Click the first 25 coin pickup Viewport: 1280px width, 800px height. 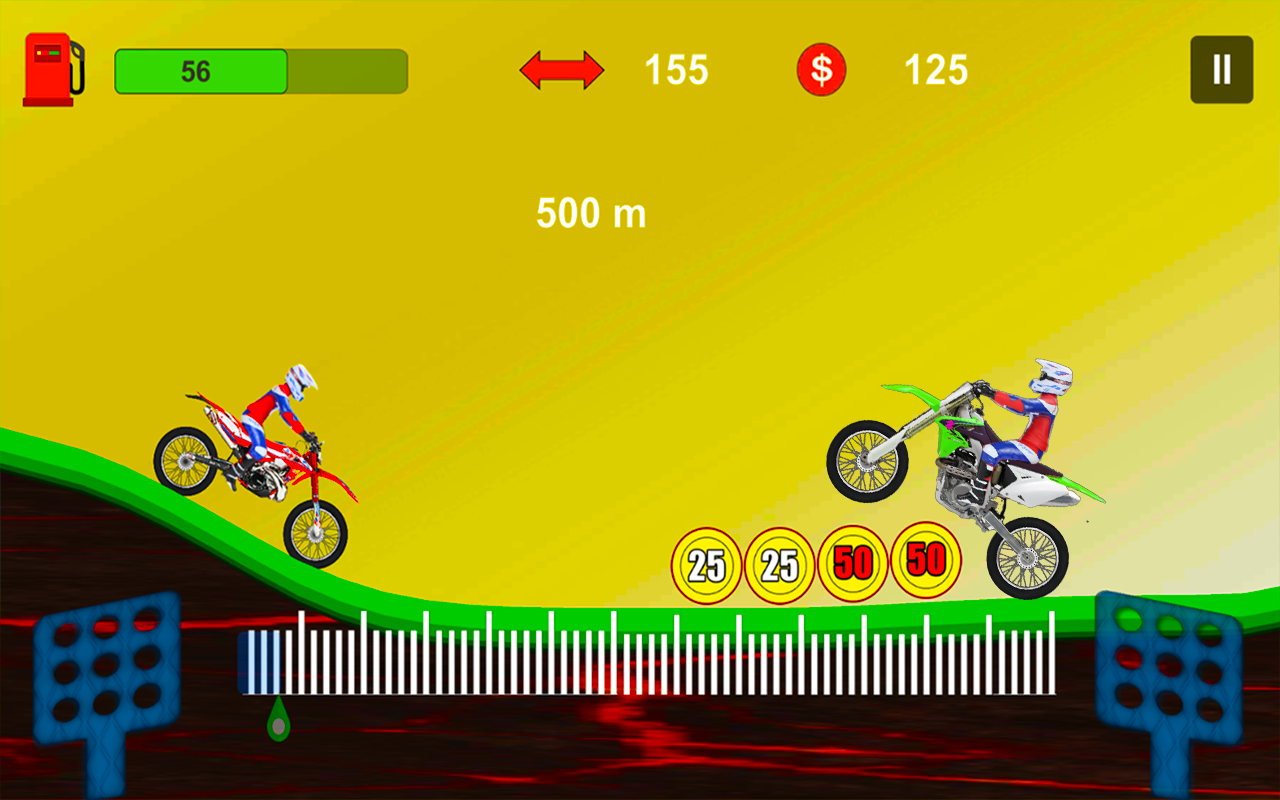click(707, 562)
